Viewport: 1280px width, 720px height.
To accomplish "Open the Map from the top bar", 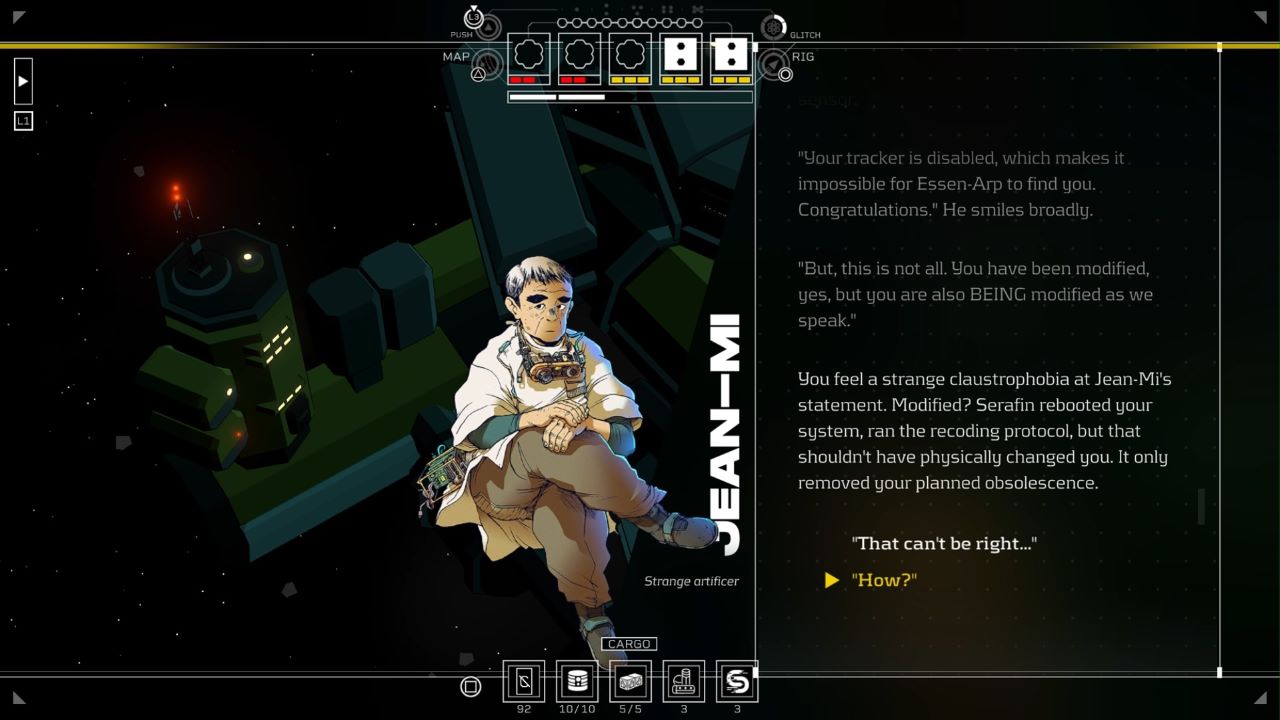I will point(486,65).
